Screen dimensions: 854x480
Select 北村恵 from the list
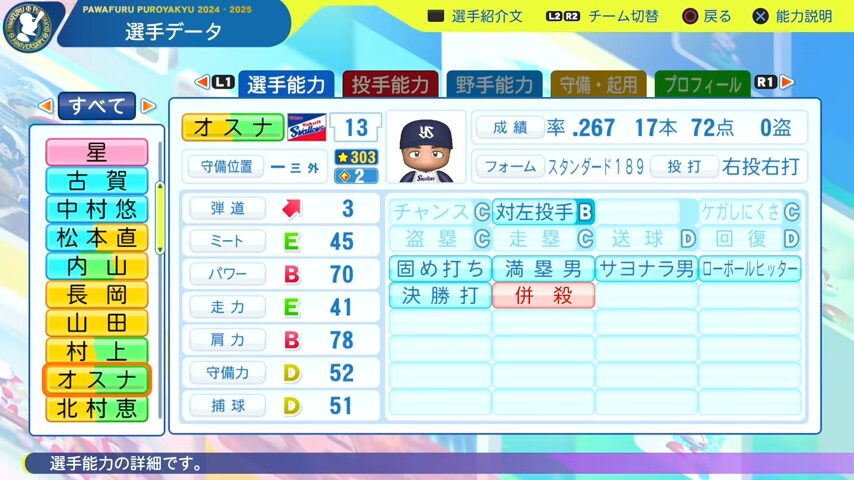coord(96,409)
